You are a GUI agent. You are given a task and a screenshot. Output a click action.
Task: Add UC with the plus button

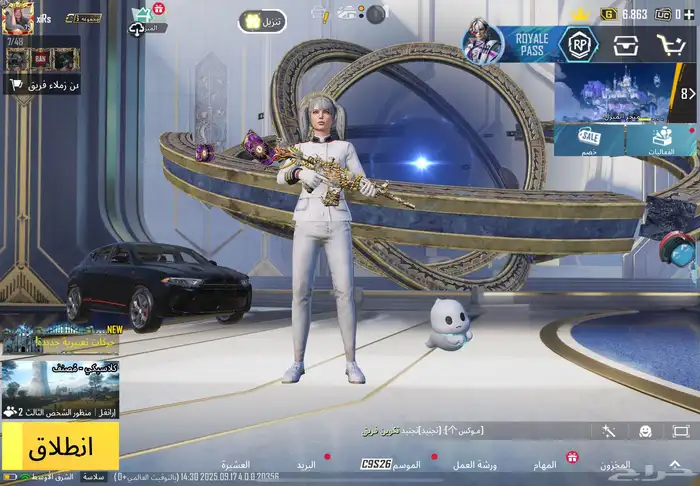point(691,14)
